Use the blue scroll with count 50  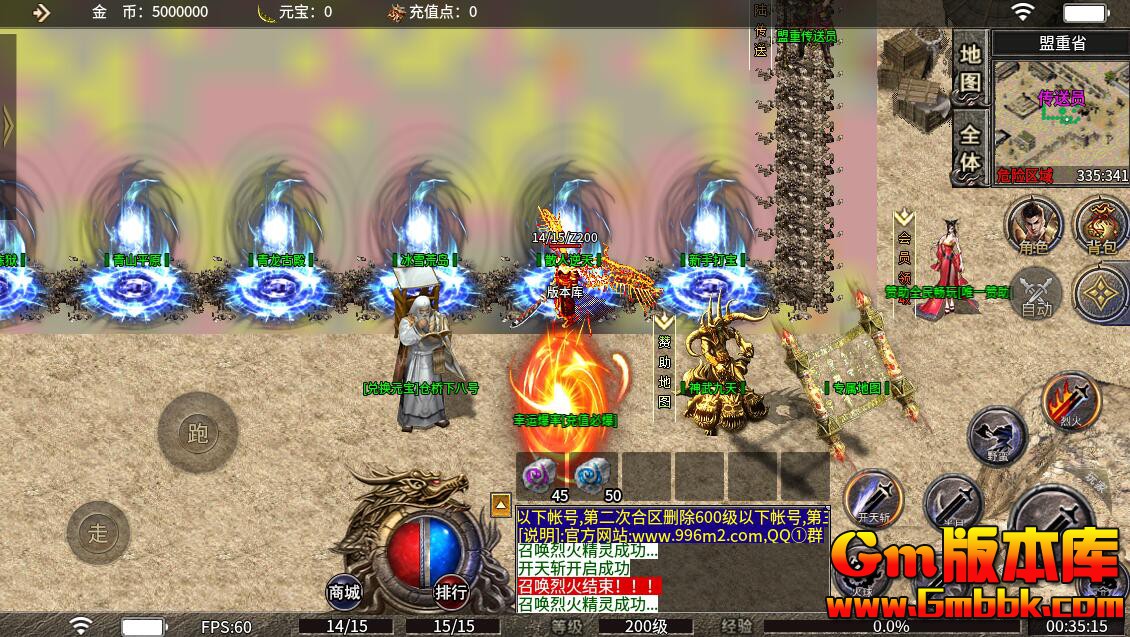point(595,474)
